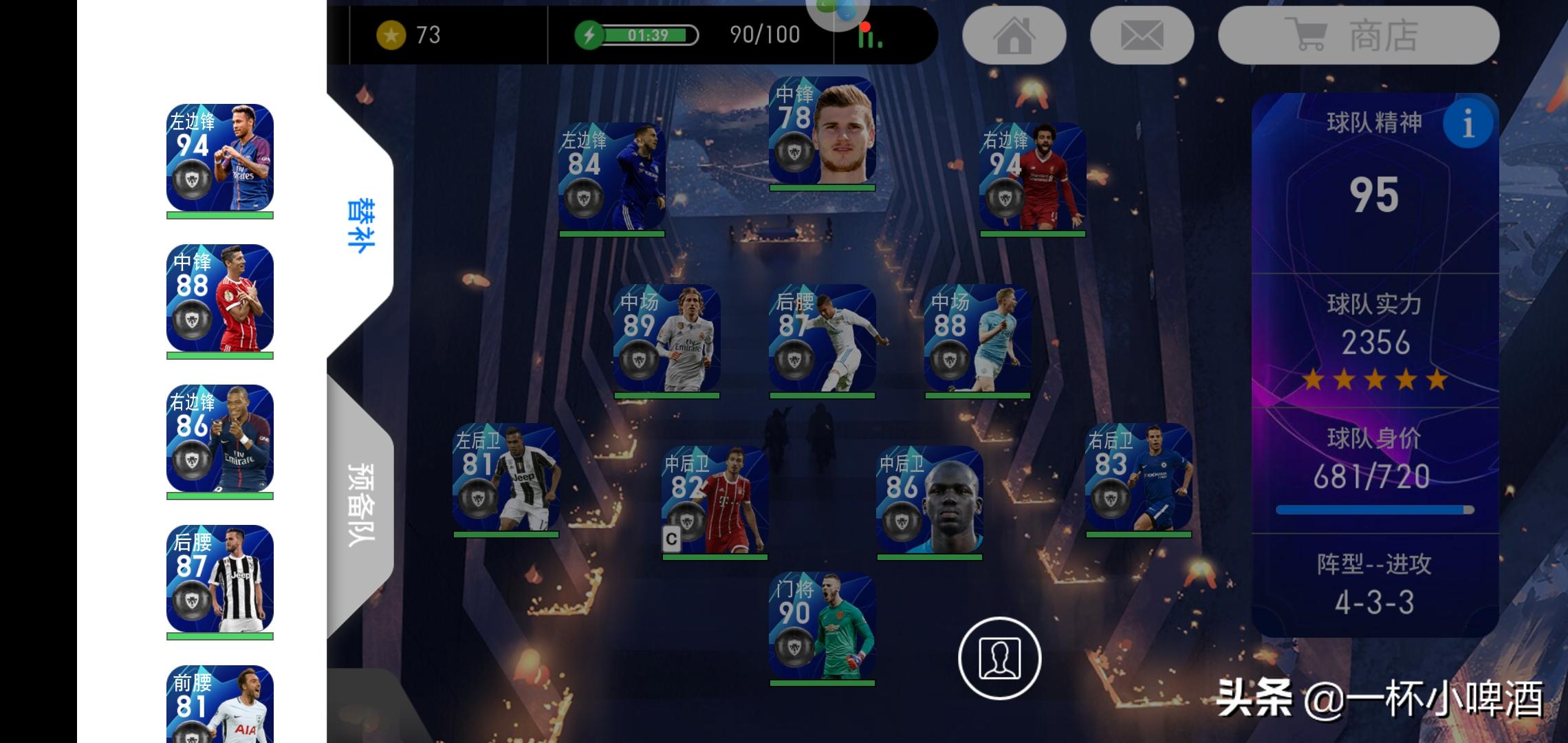Open the 商店 shop button
This screenshot has width=1568, height=743.
1358,36
